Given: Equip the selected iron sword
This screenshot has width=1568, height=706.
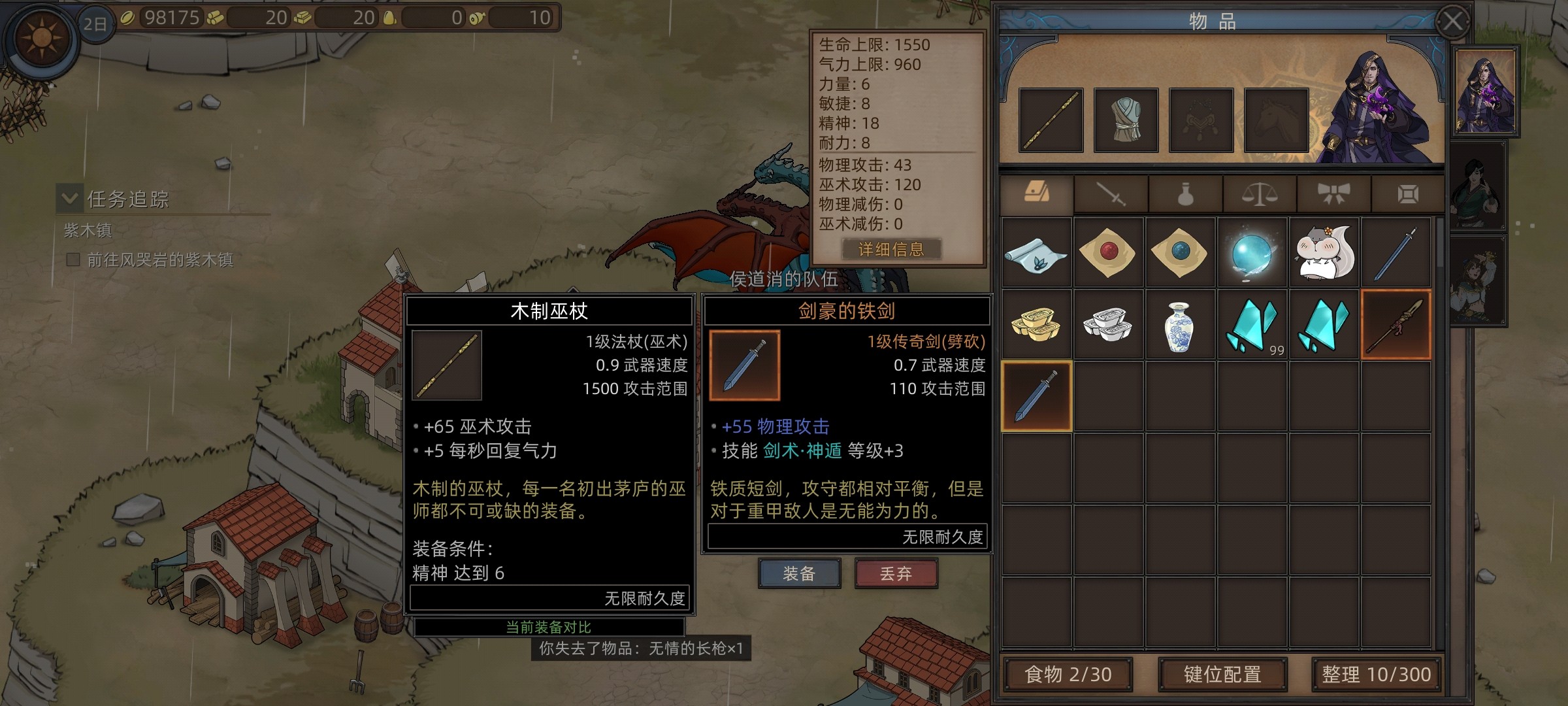Looking at the screenshot, I should pos(799,573).
